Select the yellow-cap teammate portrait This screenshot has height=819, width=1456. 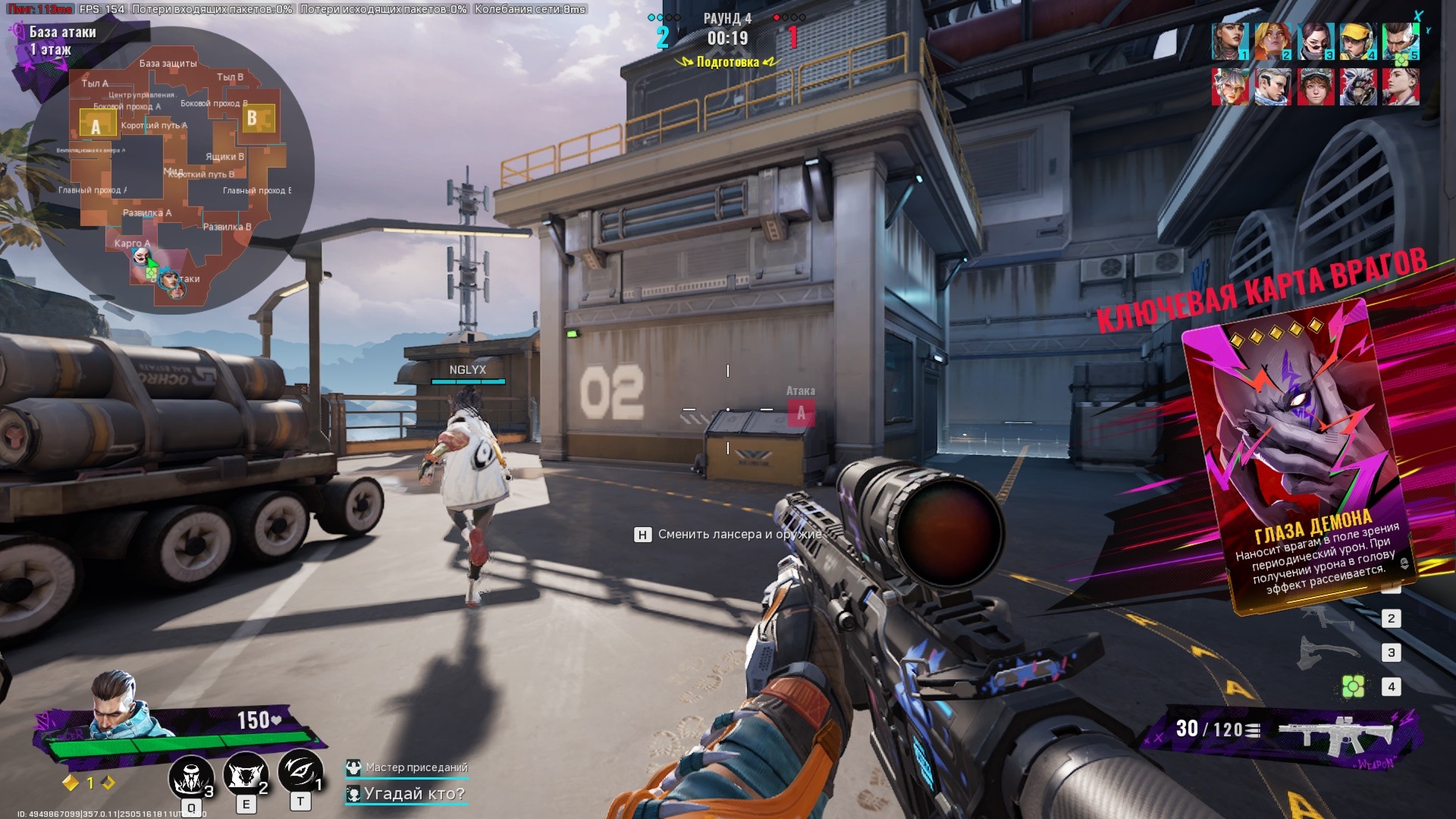point(1357,42)
